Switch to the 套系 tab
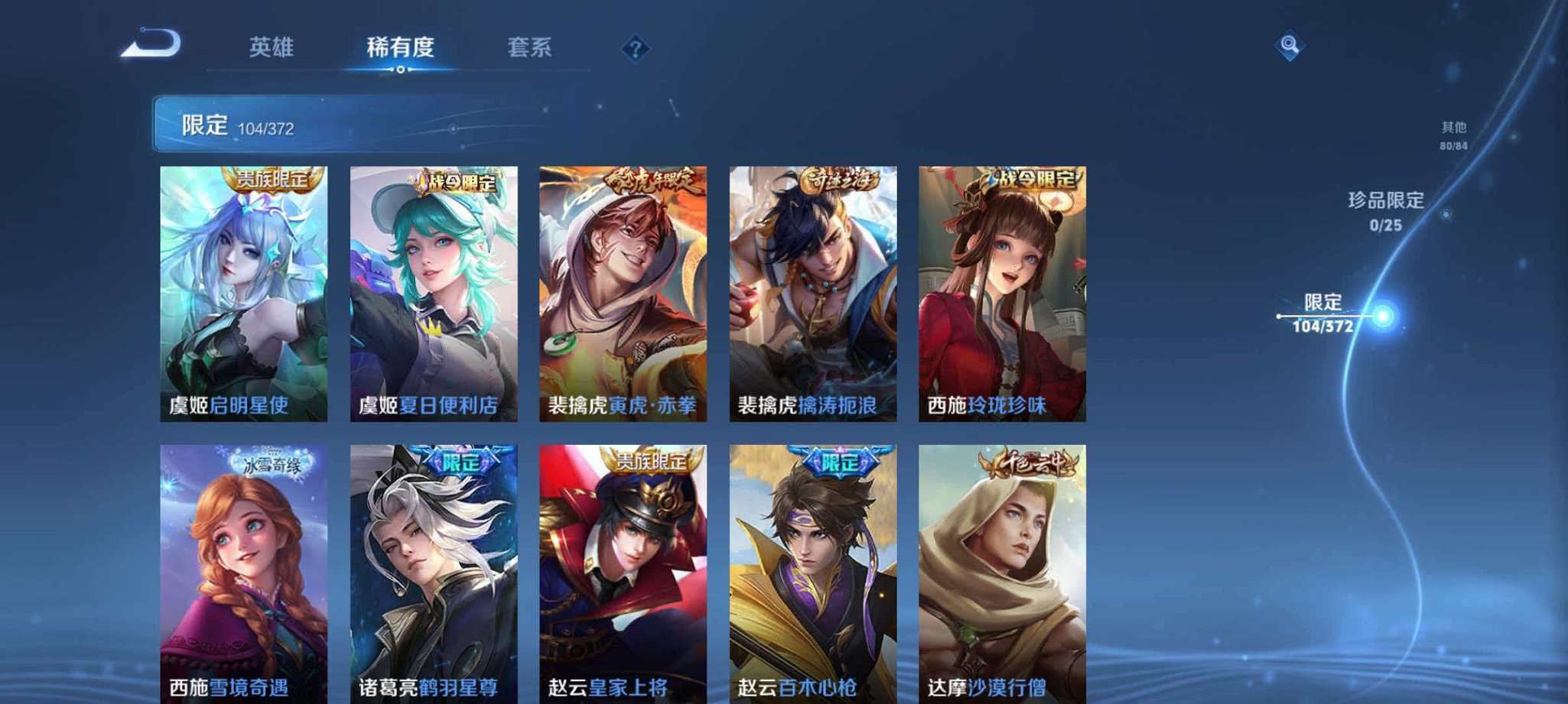This screenshot has width=1568, height=704. [x=531, y=47]
